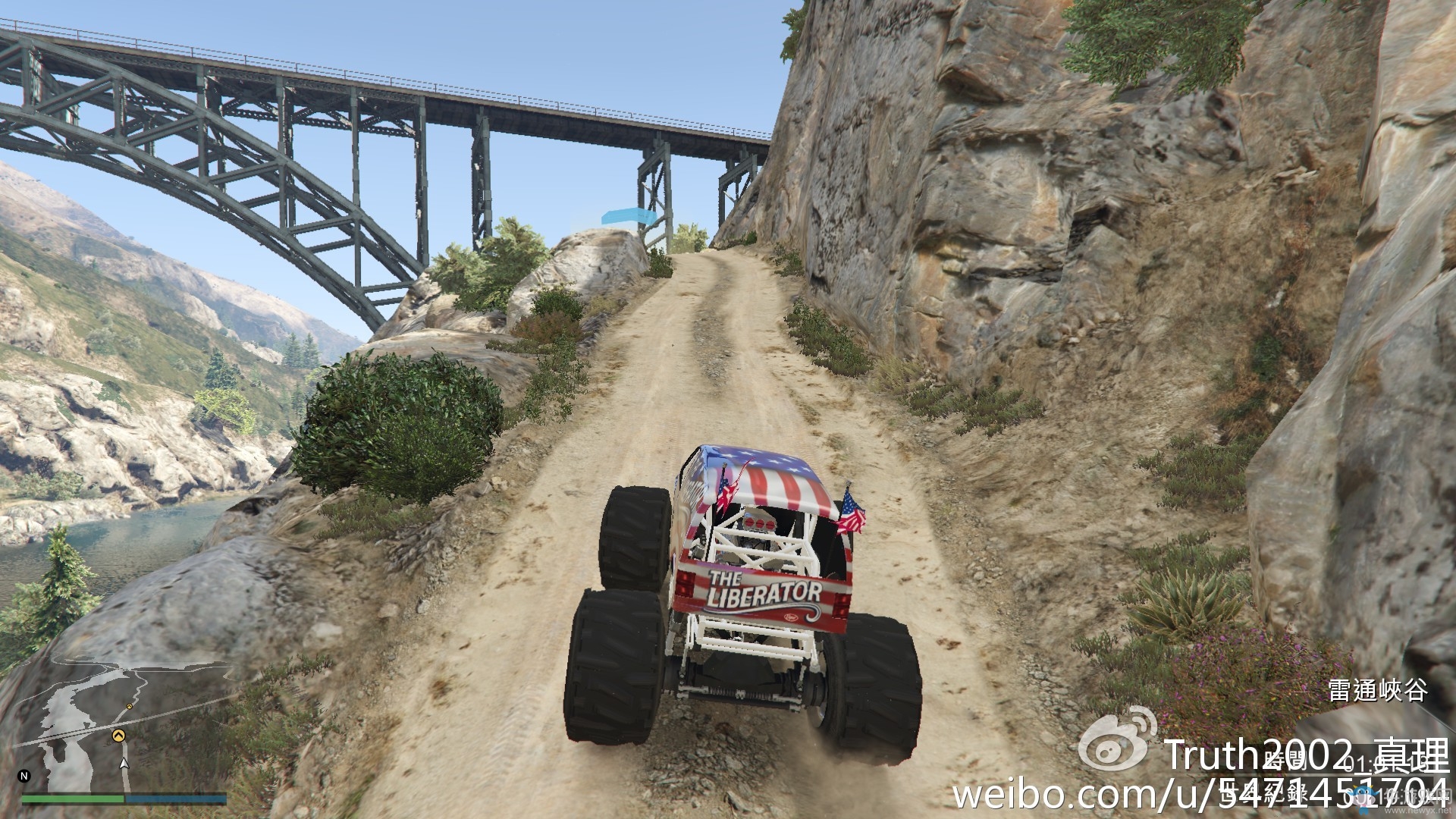This screenshot has width=1456, height=819.
Task: Click the Truth2002_真理 watermark text
Action: (x=1308, y=753)
